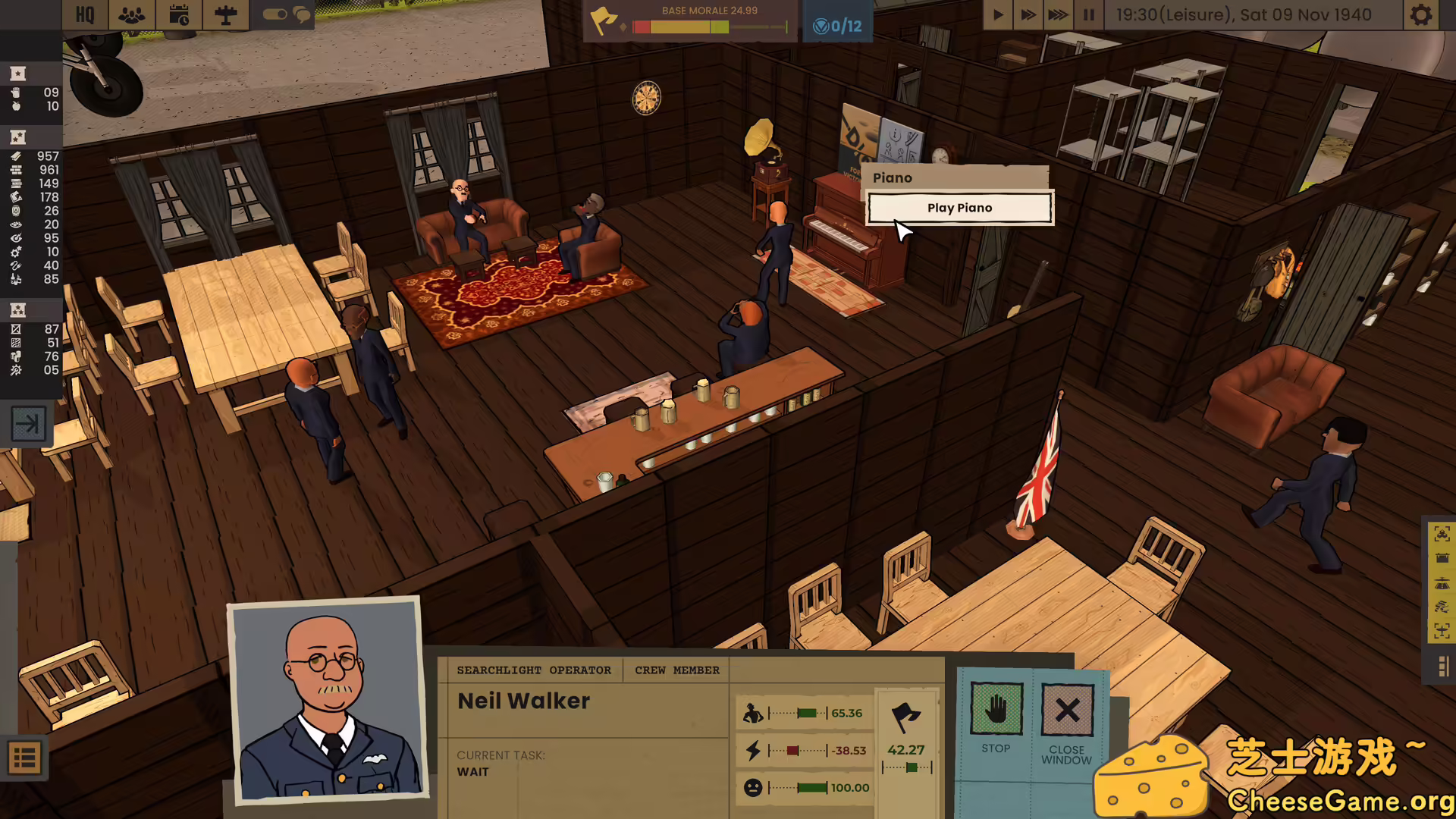Collapse the left sidebar with the arrow button
Screen dimensions: 1456x819
tap(29, 424)
